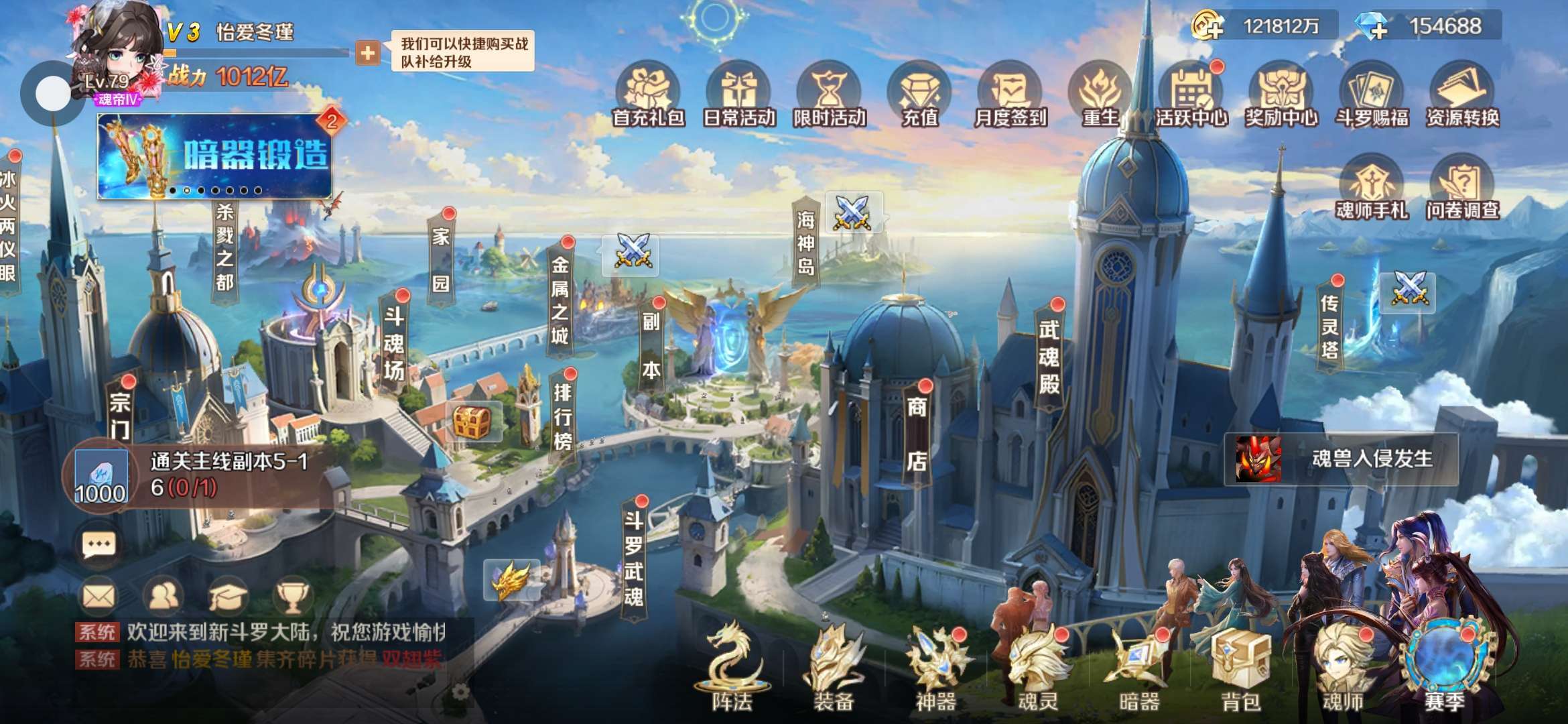
Task: Open the 魂兽入侵发生 notification
Action: (x=1342, y=459)
